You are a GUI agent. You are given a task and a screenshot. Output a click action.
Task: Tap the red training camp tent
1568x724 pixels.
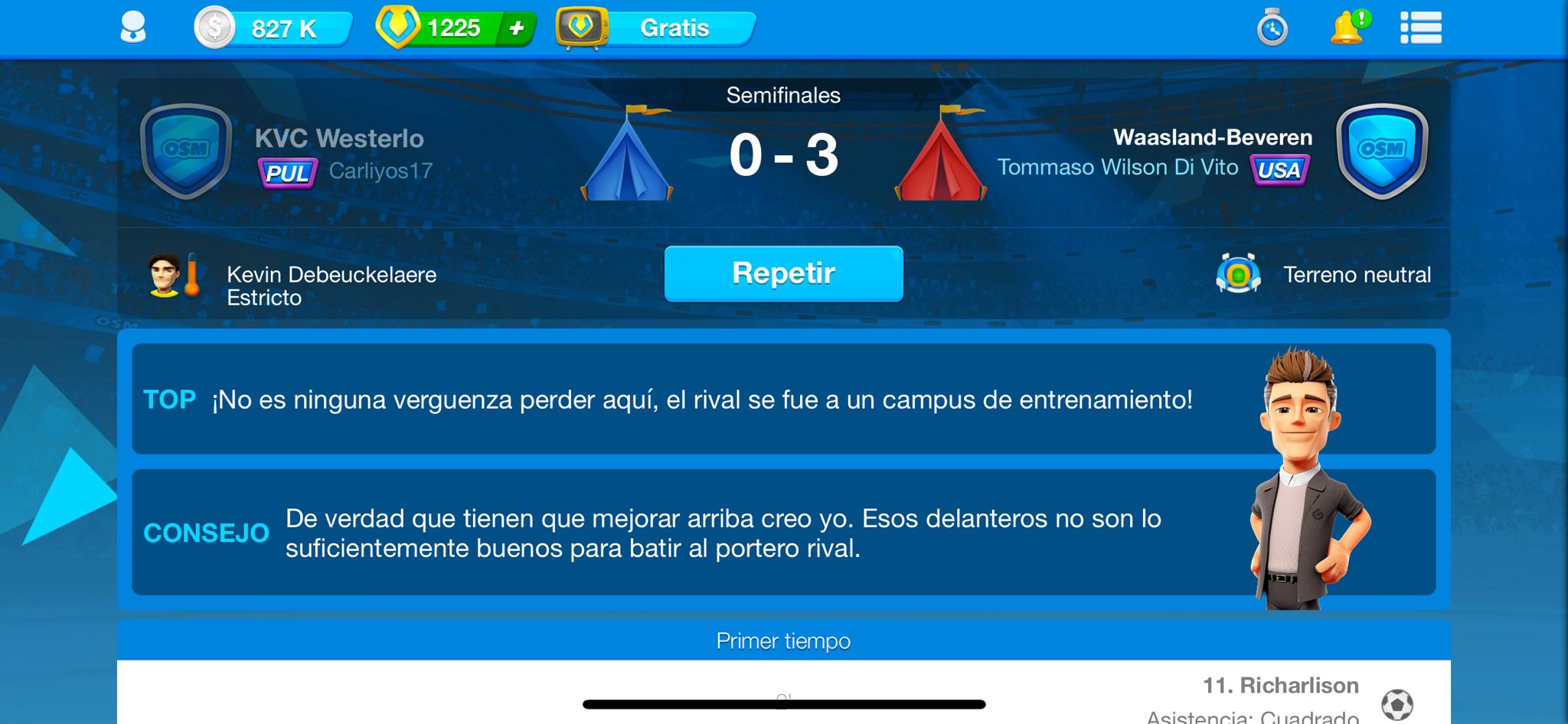941,155
